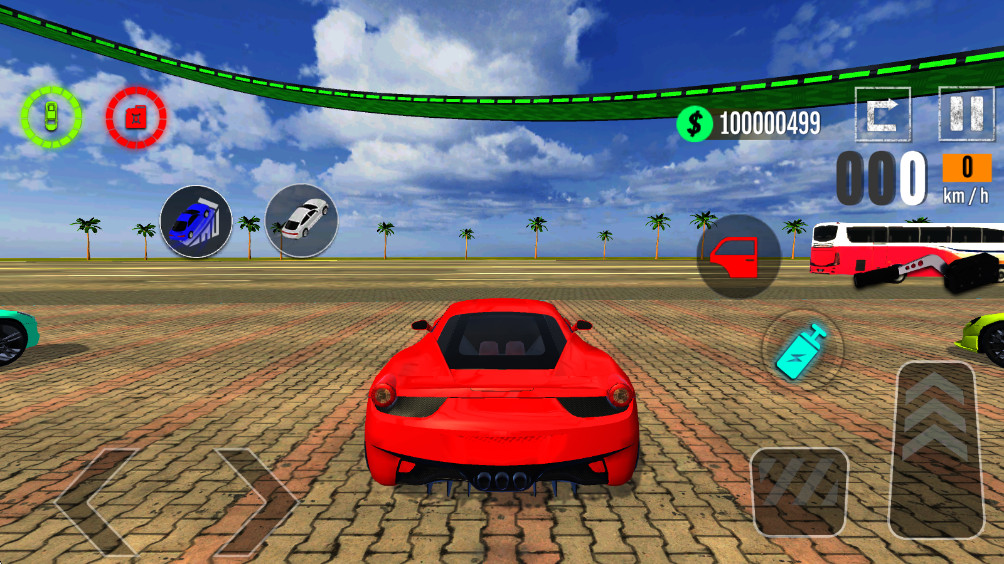Image resolution: width=1004 pixels, height=564 pixels.
Task: Click the square arrow button beside pause
Action: 883,114
